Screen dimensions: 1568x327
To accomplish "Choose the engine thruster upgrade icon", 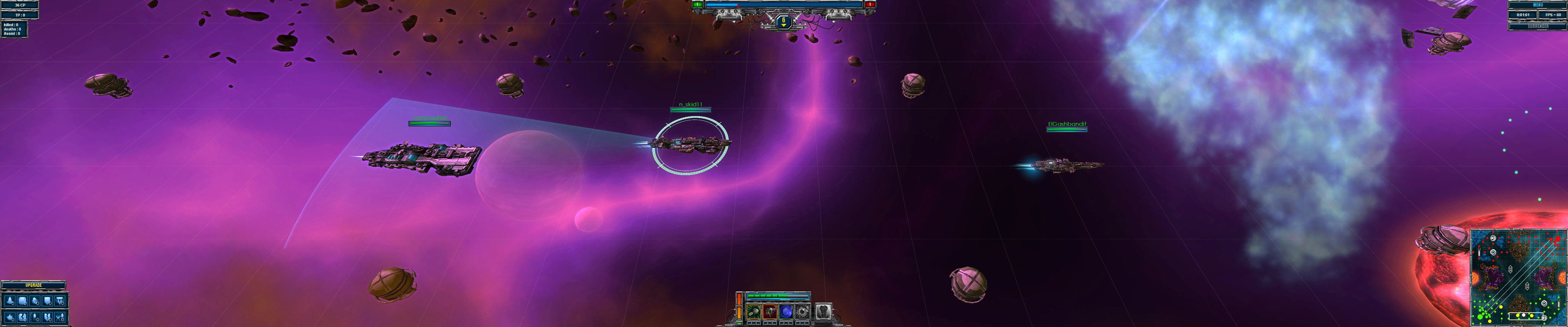I will (x=10, y=301).
